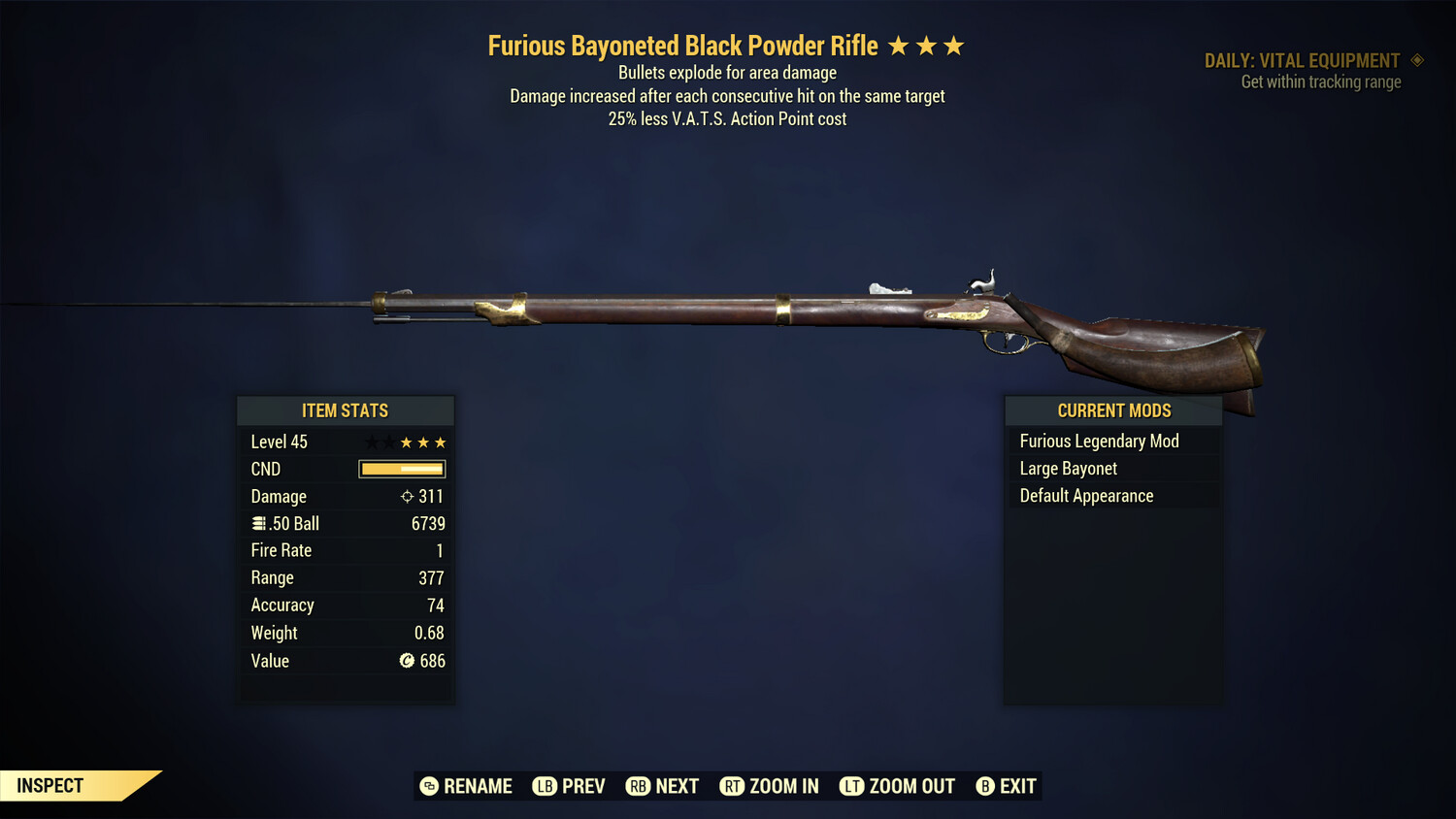
Task: Toggle the second star next to Level 45
Action: click(x=387, y=442)
